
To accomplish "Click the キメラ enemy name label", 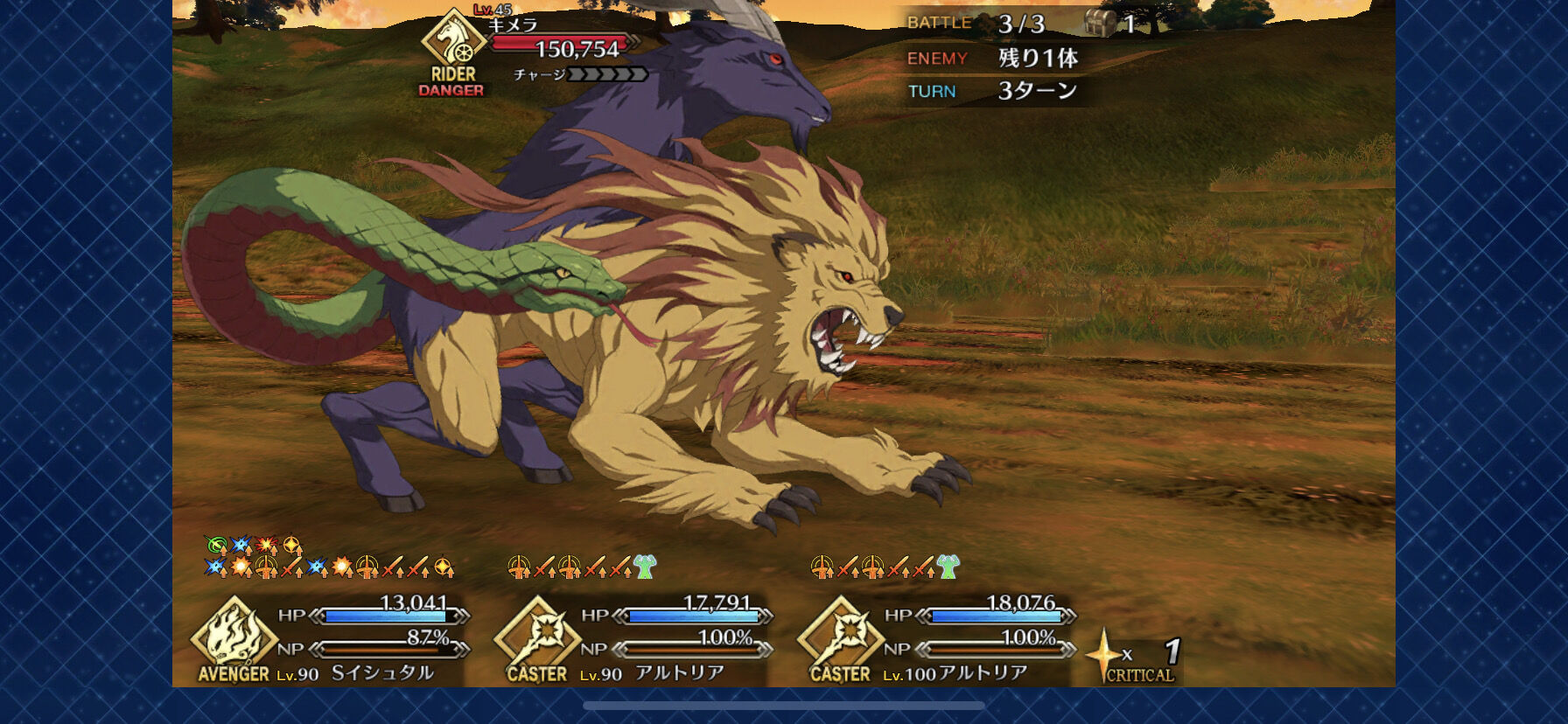I will click(x=514, y=26).
